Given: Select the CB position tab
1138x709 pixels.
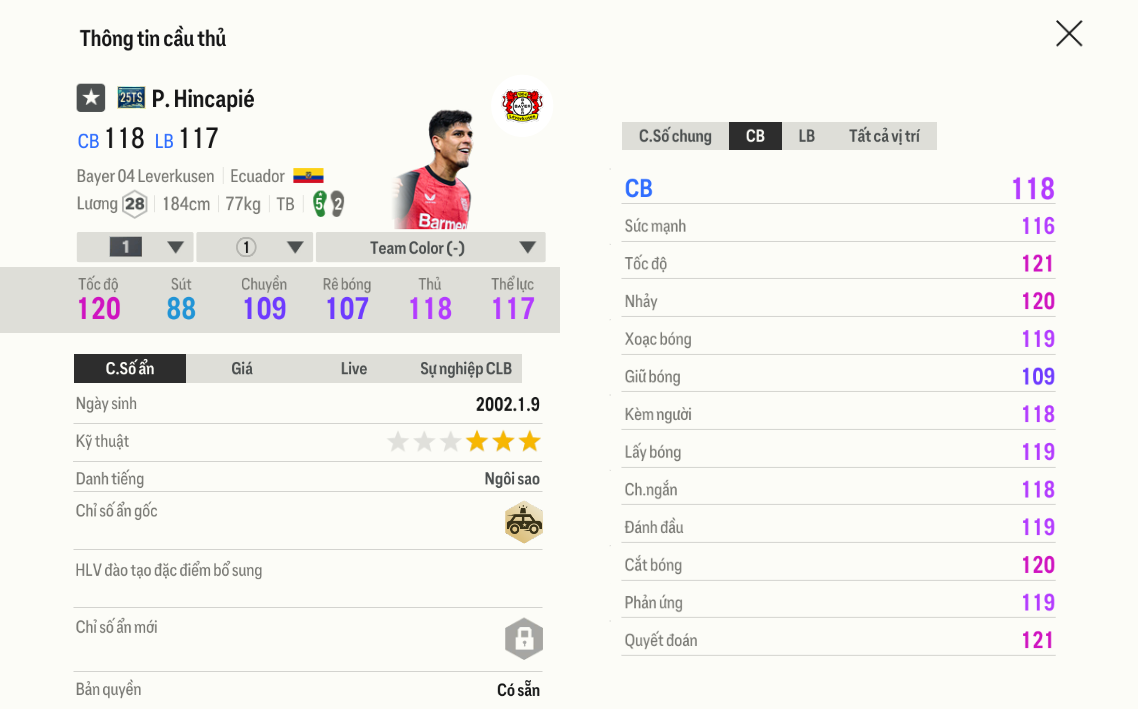Looking at the screenshot, I should point(755,136).
